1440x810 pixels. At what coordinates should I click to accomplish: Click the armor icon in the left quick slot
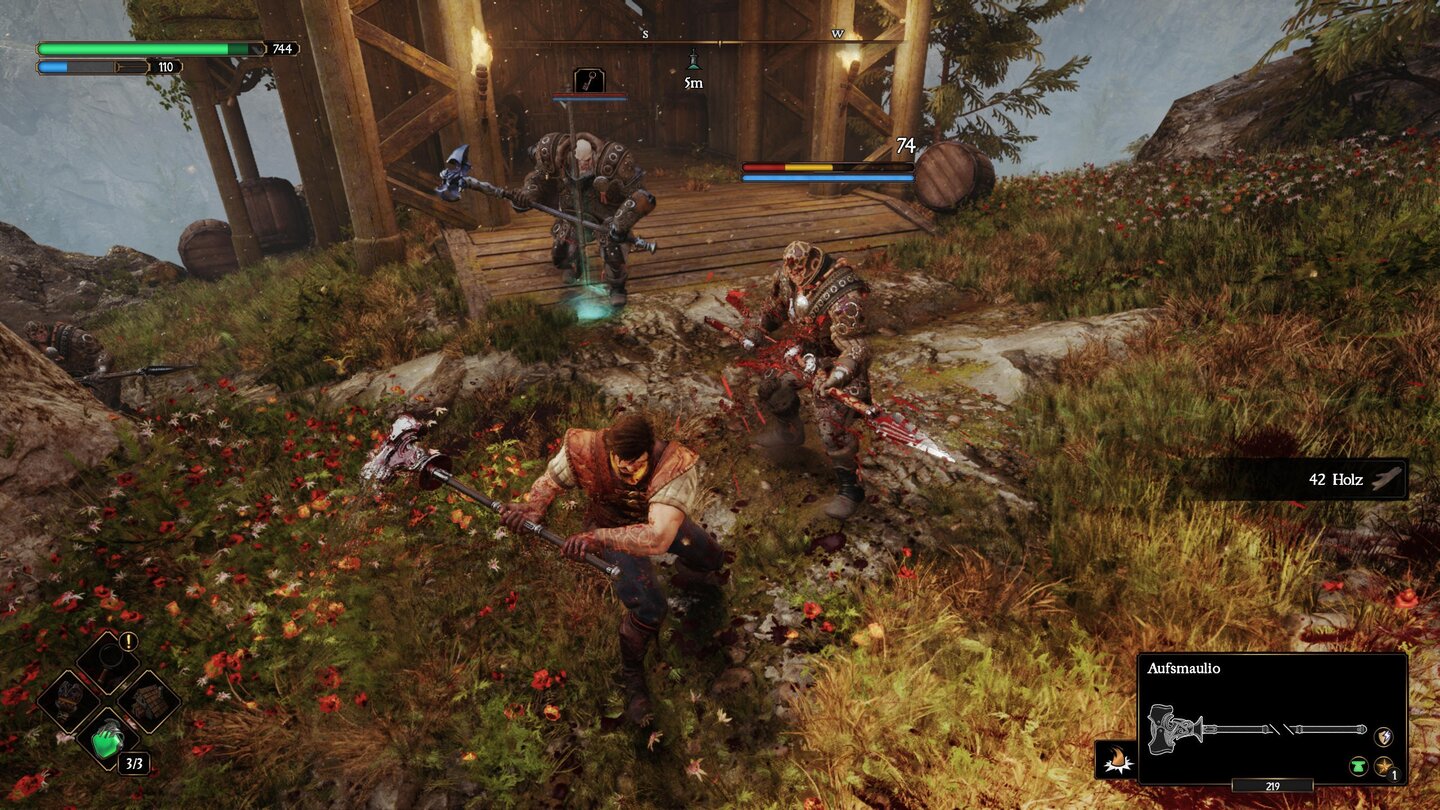pyautogui.click(x=67, y=699)
